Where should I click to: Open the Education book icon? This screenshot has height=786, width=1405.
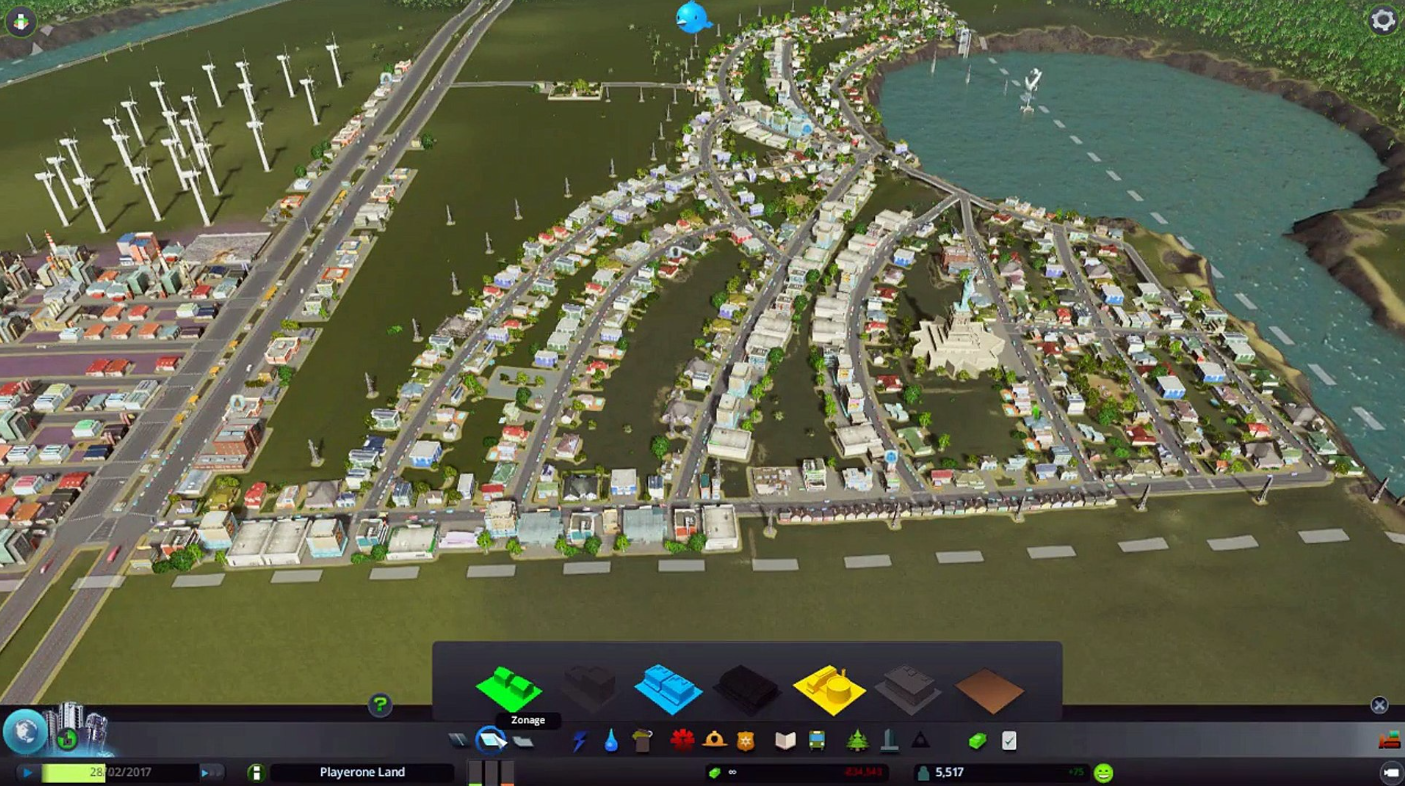click(784, 740)
